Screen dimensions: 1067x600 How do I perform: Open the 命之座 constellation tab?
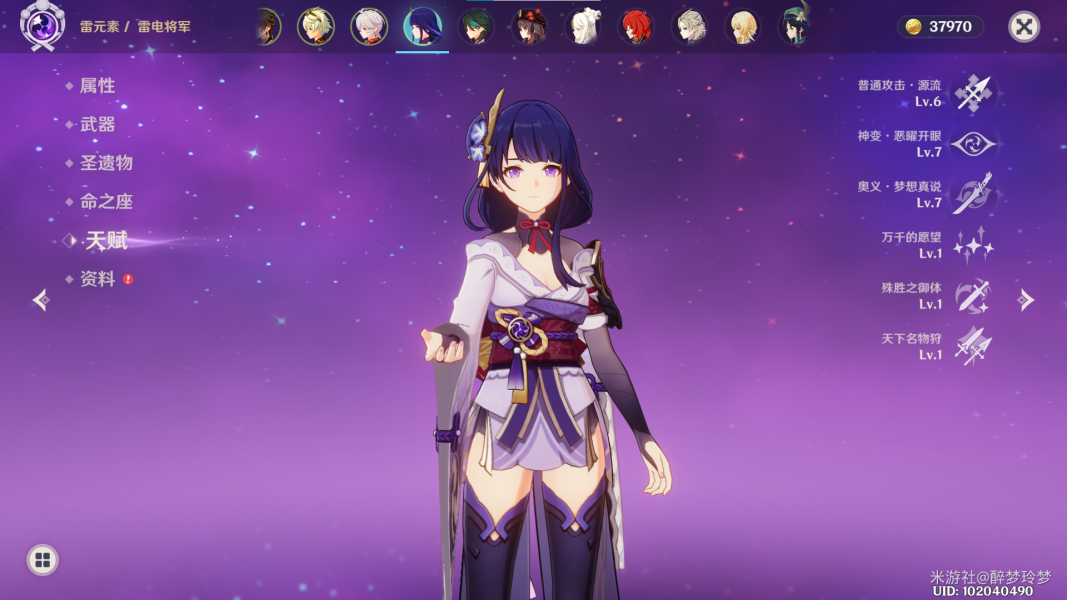(105, 201)
